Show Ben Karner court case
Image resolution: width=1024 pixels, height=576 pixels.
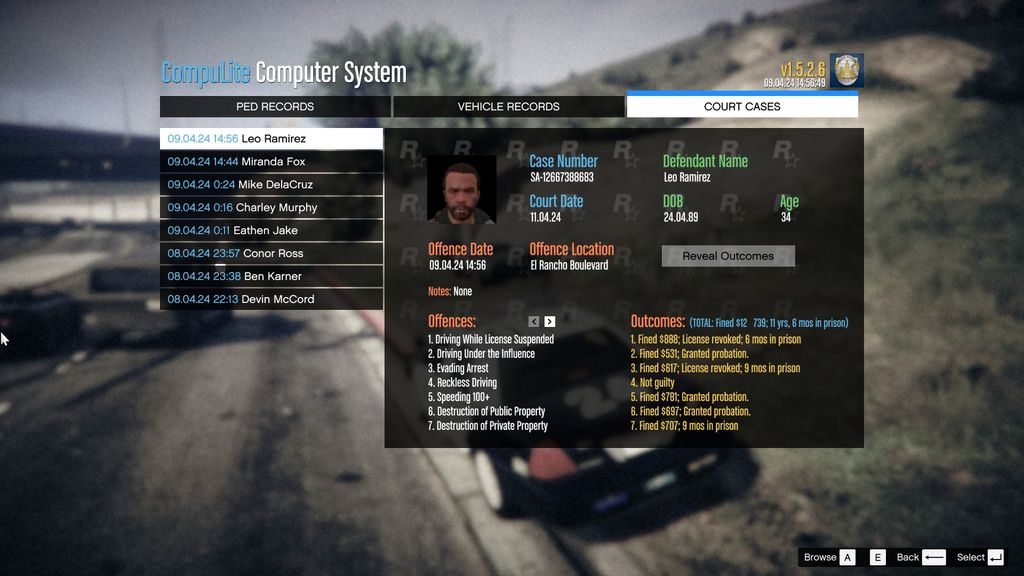tap(271, 277)
